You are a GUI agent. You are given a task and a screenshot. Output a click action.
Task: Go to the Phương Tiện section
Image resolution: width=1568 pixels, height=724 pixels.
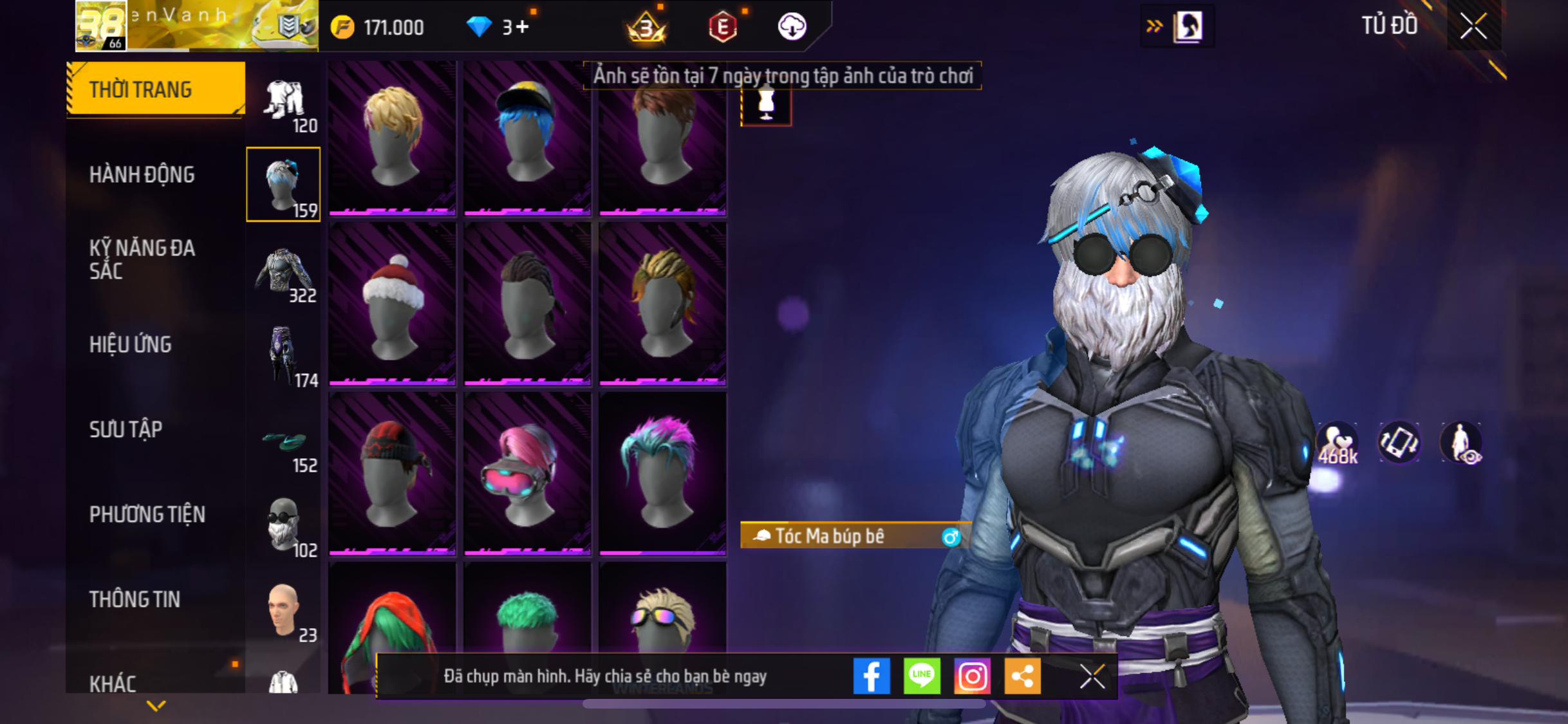[147, 514]
